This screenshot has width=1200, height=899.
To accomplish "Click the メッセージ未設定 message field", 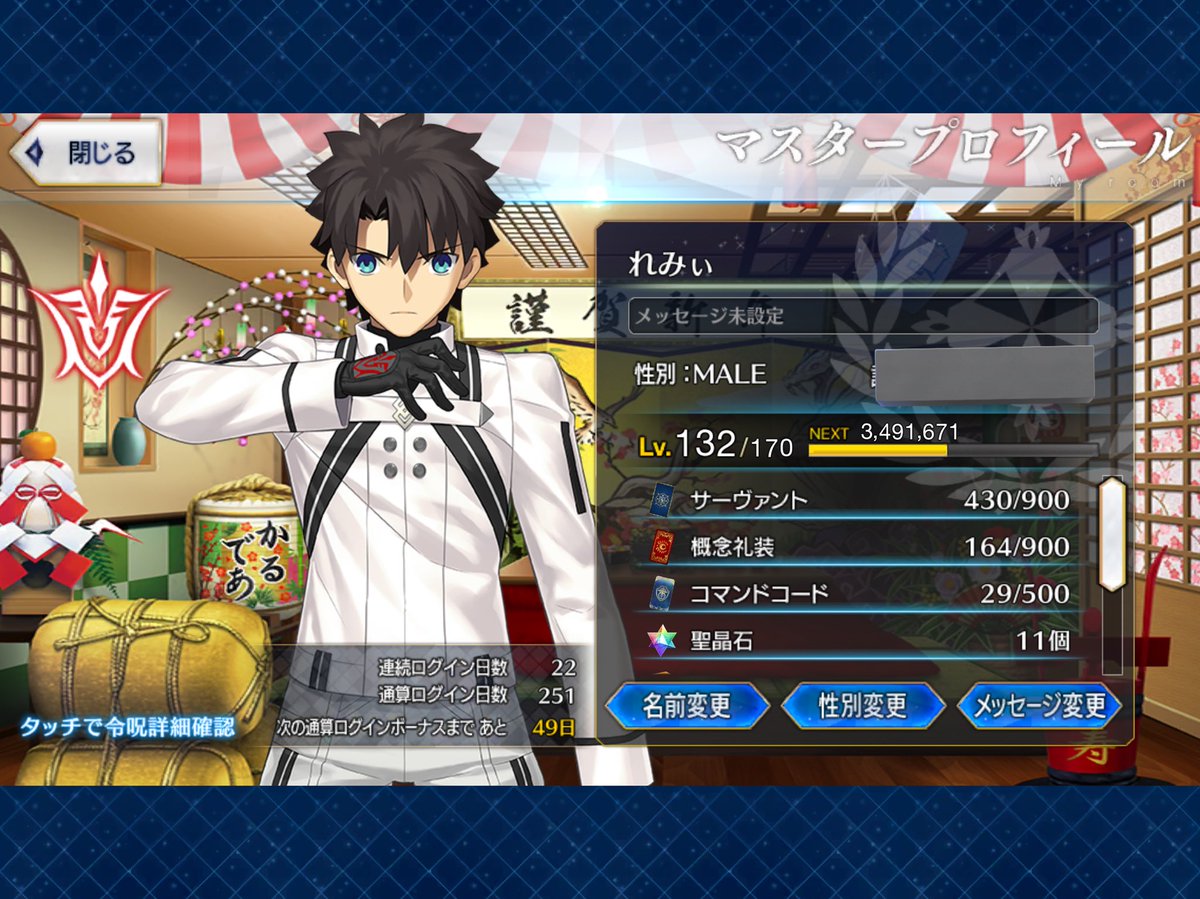I will (863, 316).
